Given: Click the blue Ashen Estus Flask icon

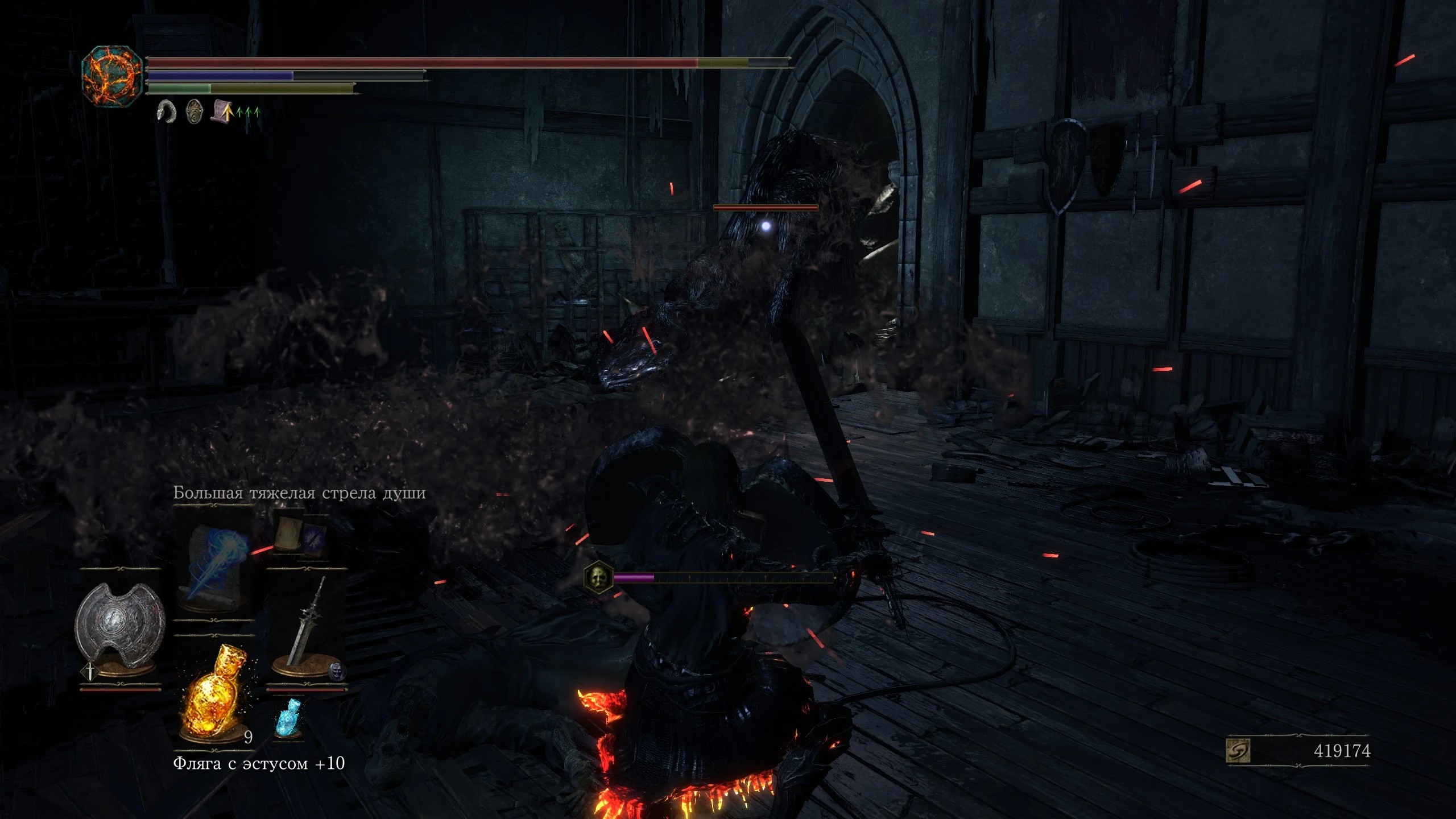Looking at the screenshot, I should click(x=287, y=718).
